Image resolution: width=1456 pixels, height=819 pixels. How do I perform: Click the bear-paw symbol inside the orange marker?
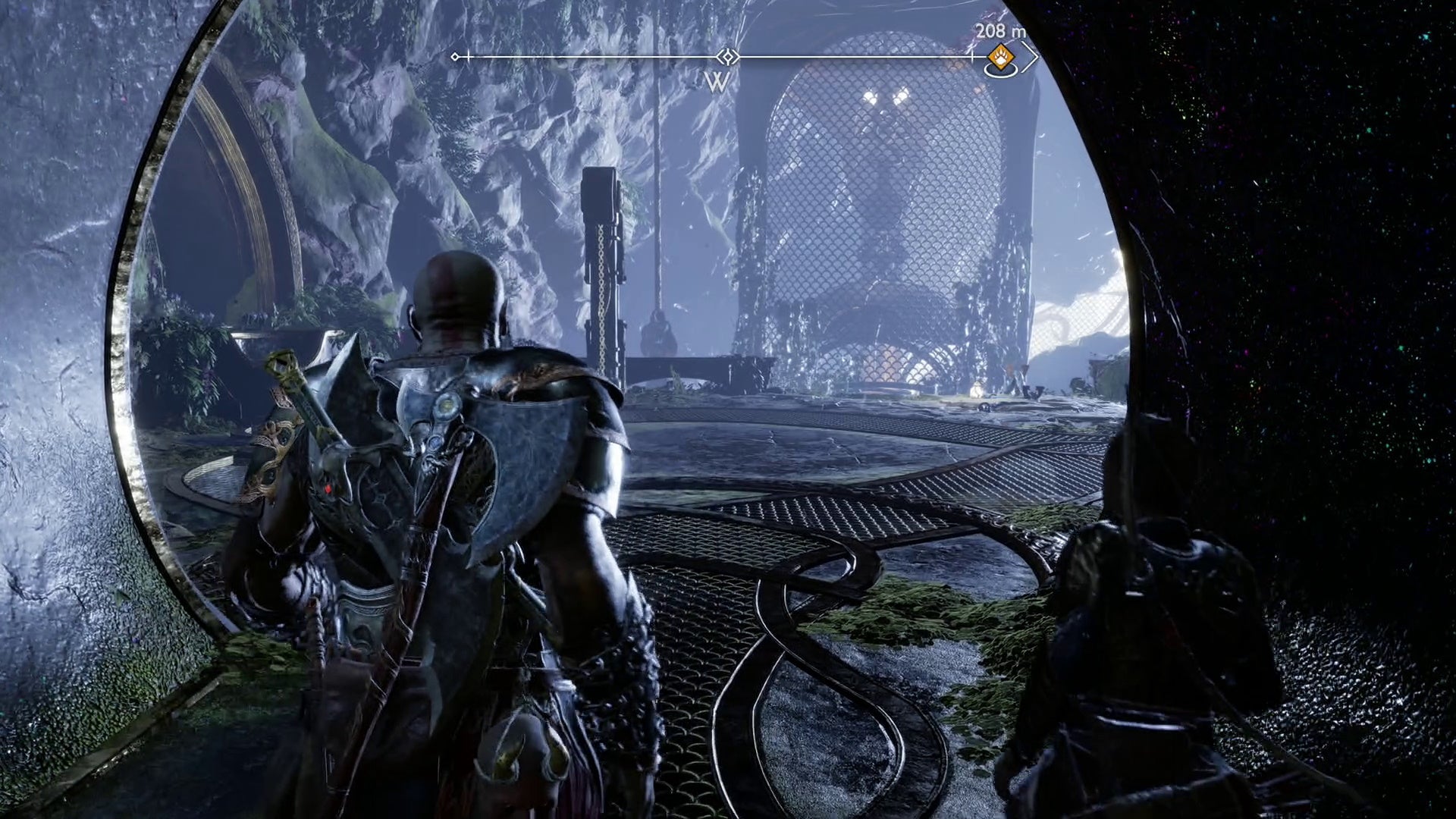1003,56
